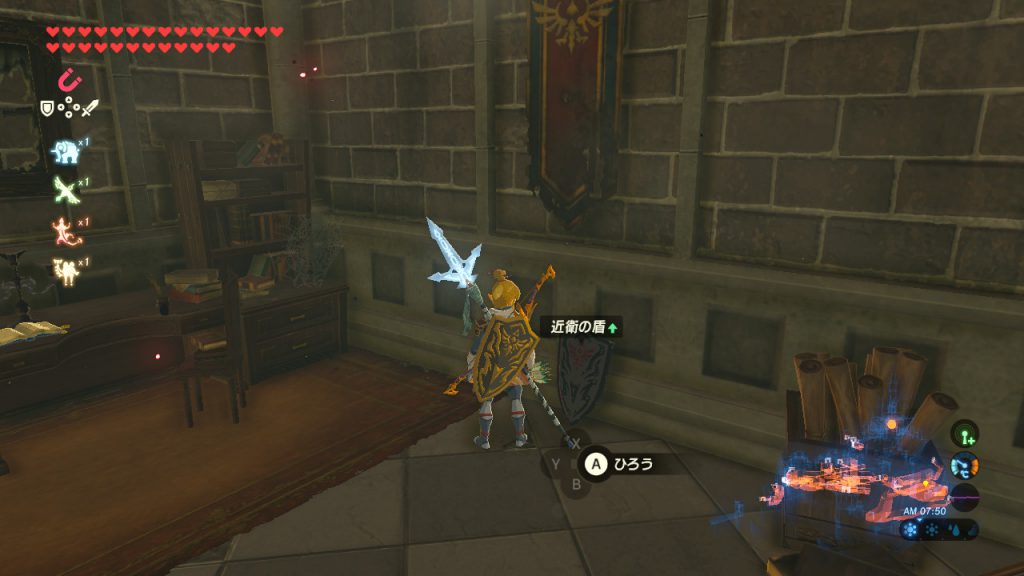
Task: Click the green Sheikah Sensor+ icon
Action: 965,433
